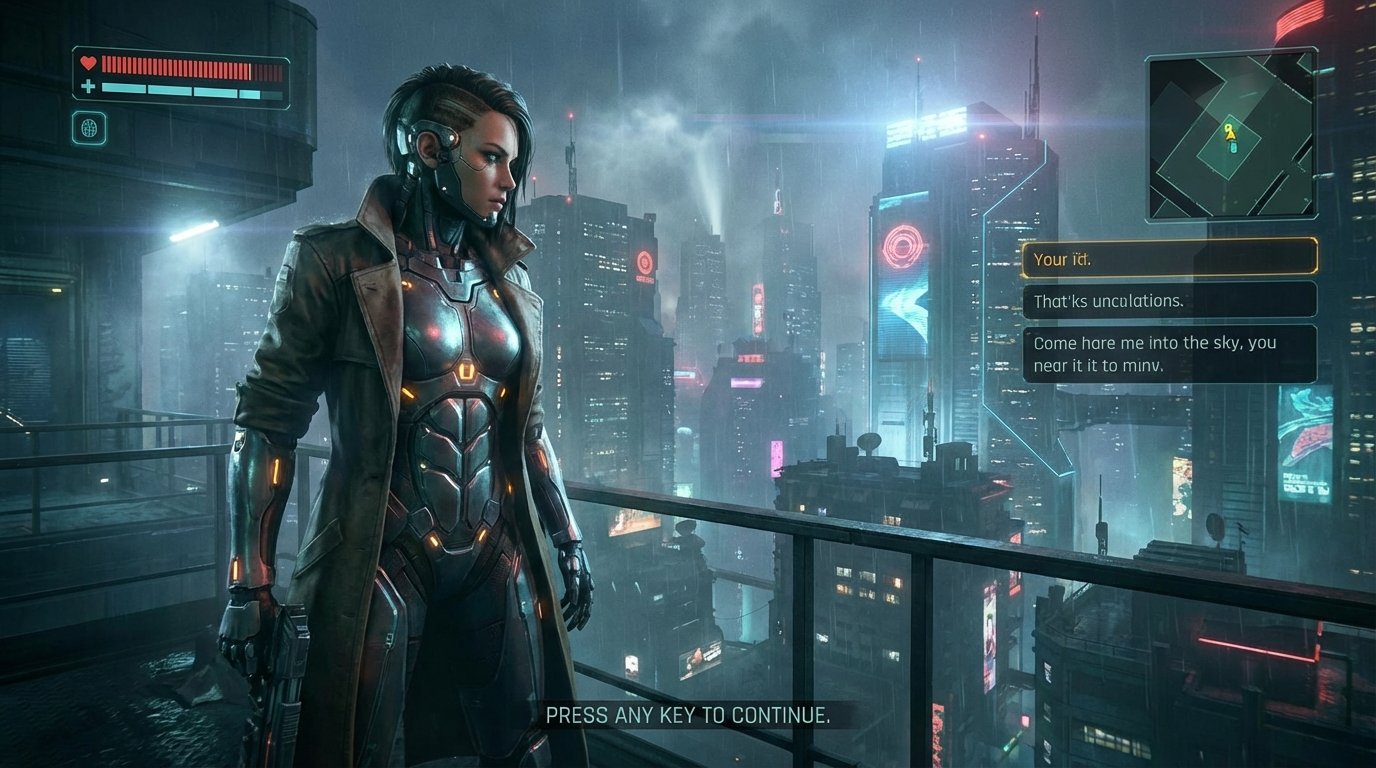
Task: Toggle the highlighted 'Your id.' dialogue choice
Action: coord(1168,258)
